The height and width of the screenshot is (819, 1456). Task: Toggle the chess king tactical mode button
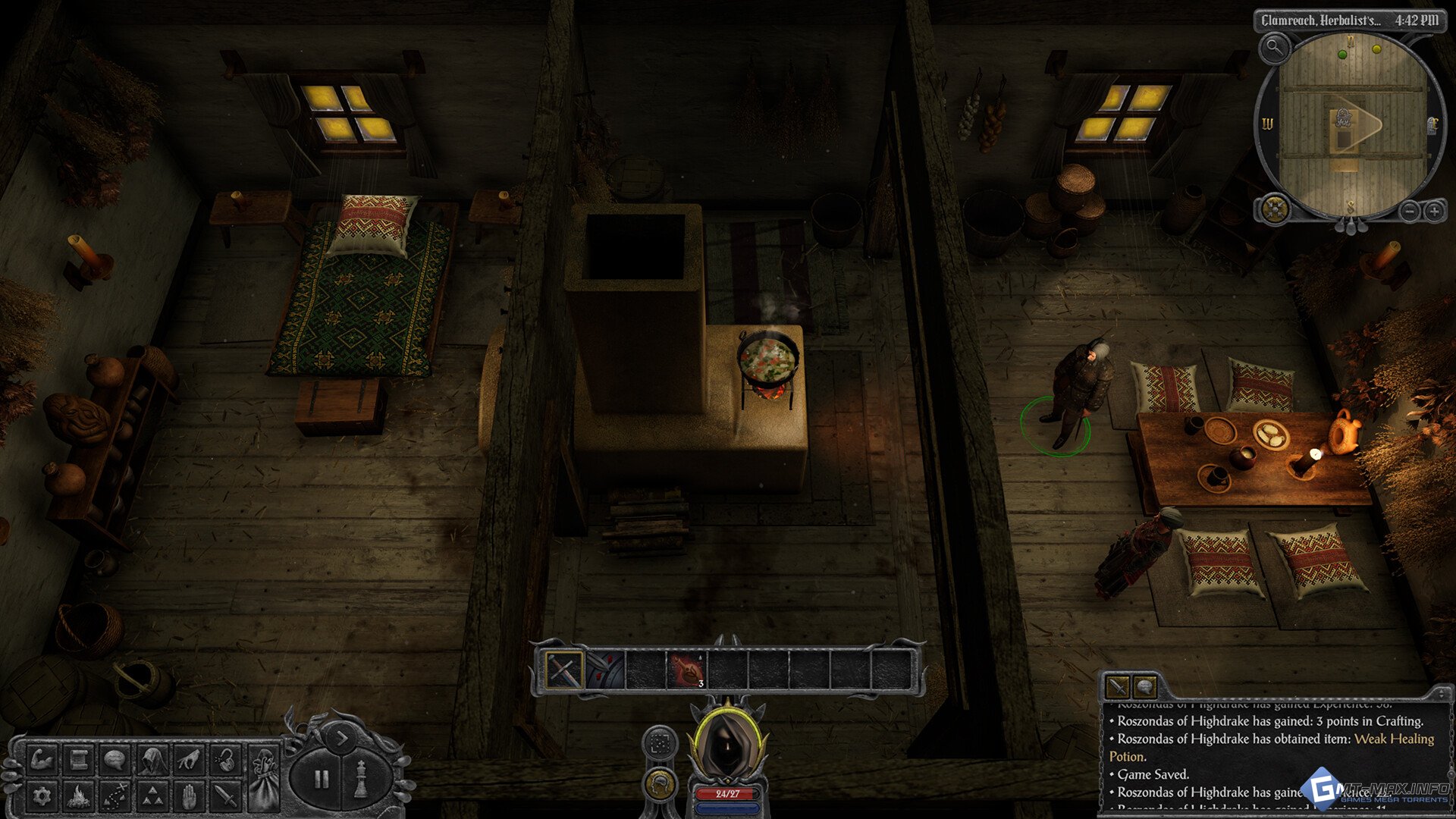point(362,779)
